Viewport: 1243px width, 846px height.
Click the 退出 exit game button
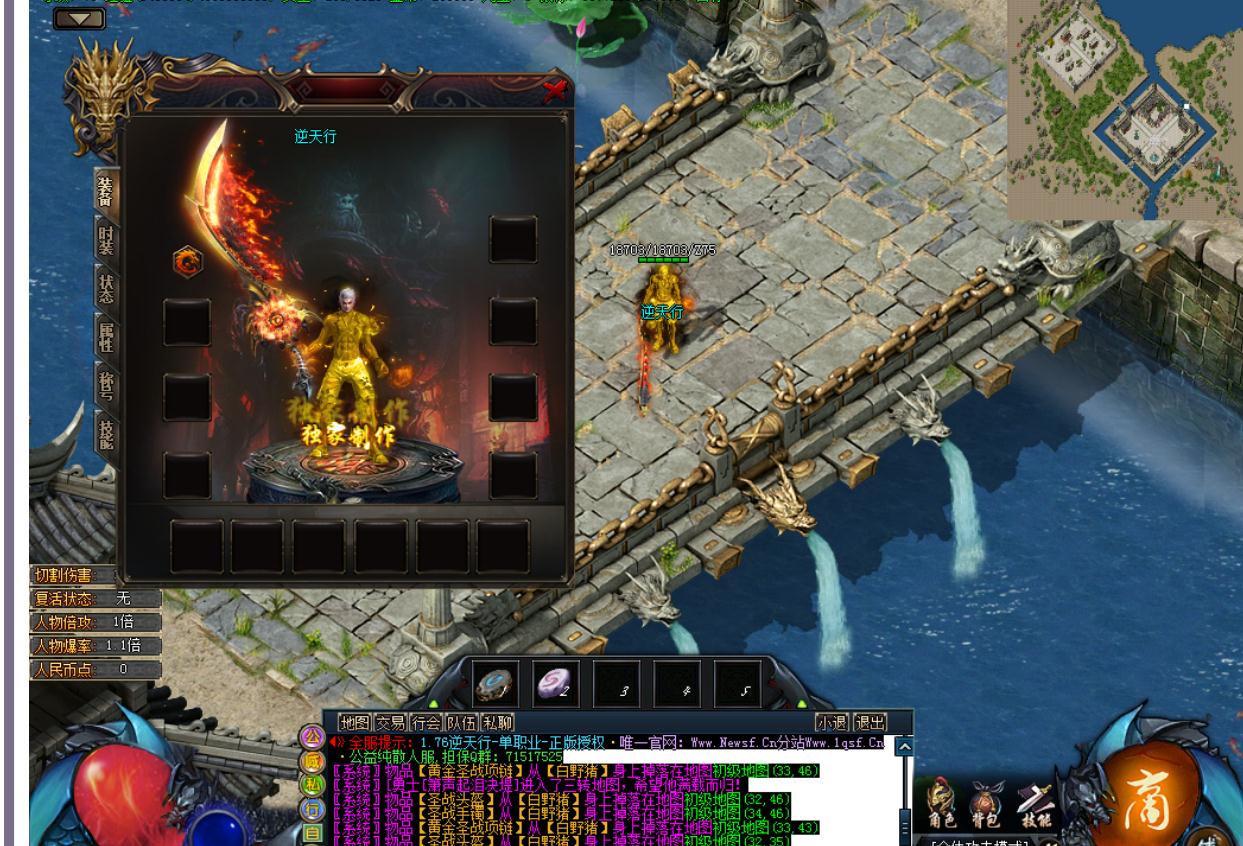(869, 722)
